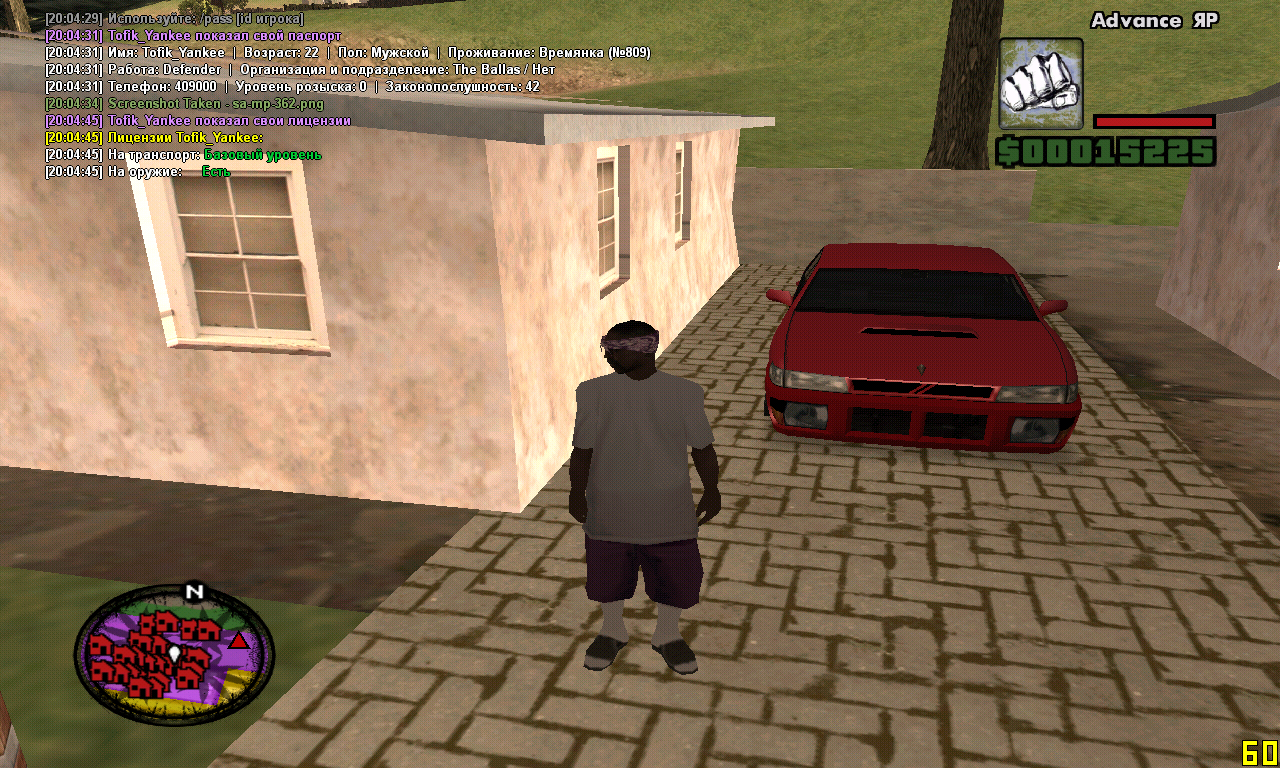1280x768 pixels.
Task: Click the Screenshot Taken chat line
Action: pos(215,103)
